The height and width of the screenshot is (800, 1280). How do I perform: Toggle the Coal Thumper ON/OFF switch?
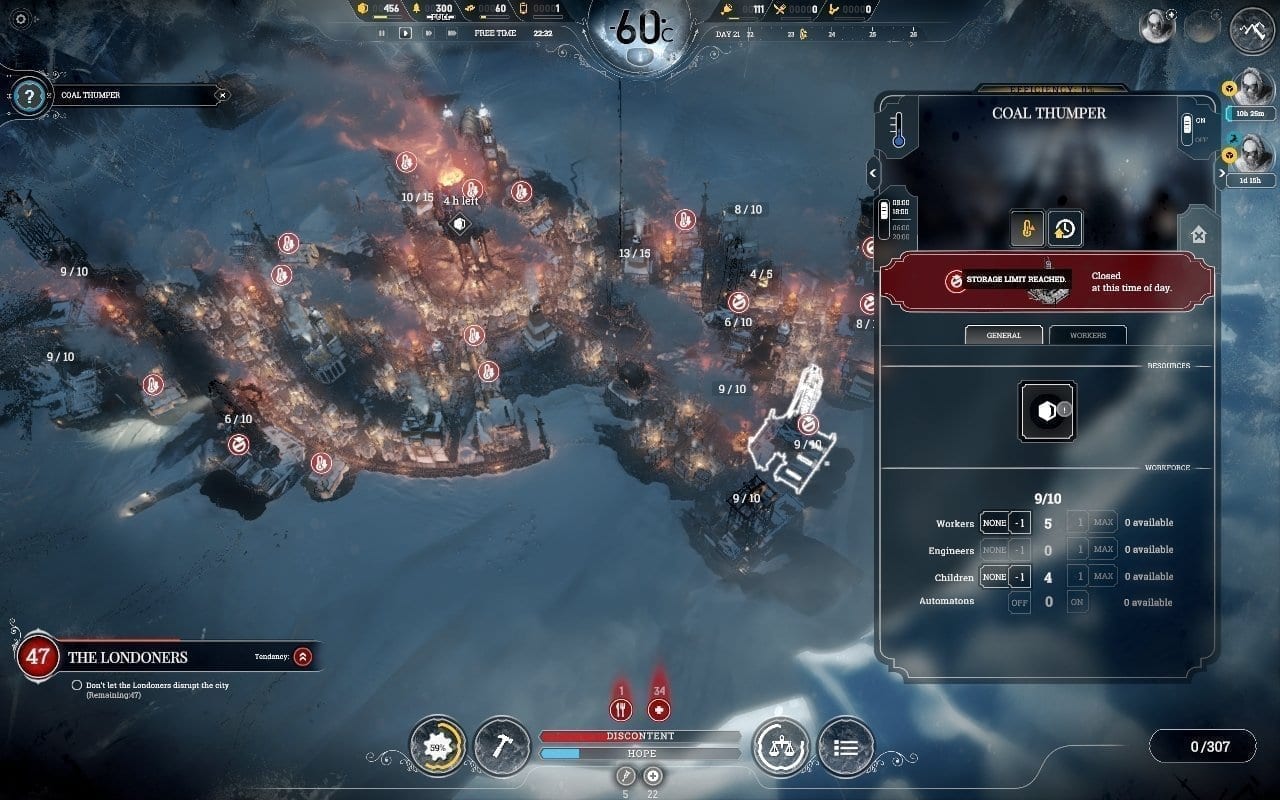1187,129
